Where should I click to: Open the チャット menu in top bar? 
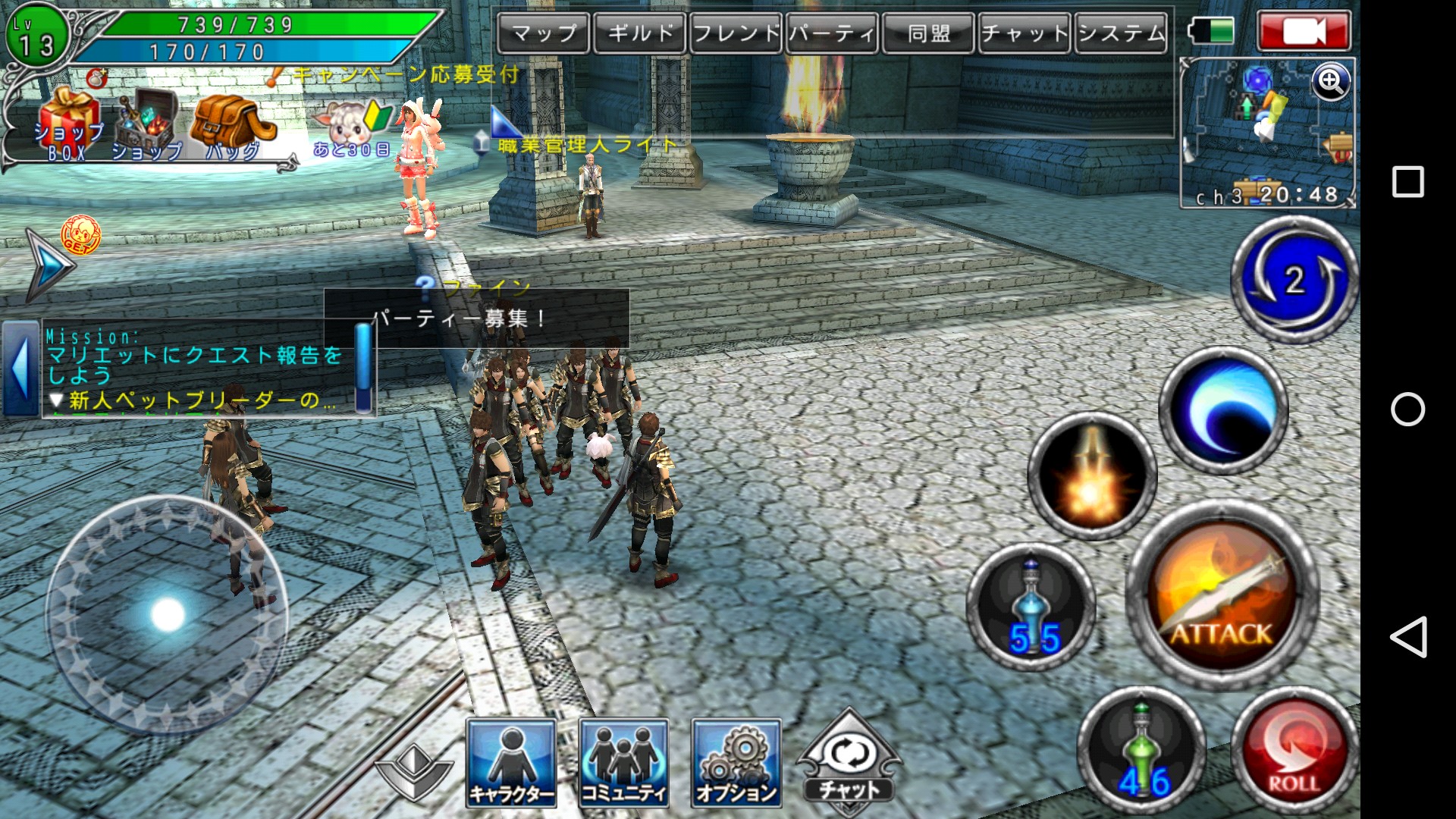(1025, 33)
